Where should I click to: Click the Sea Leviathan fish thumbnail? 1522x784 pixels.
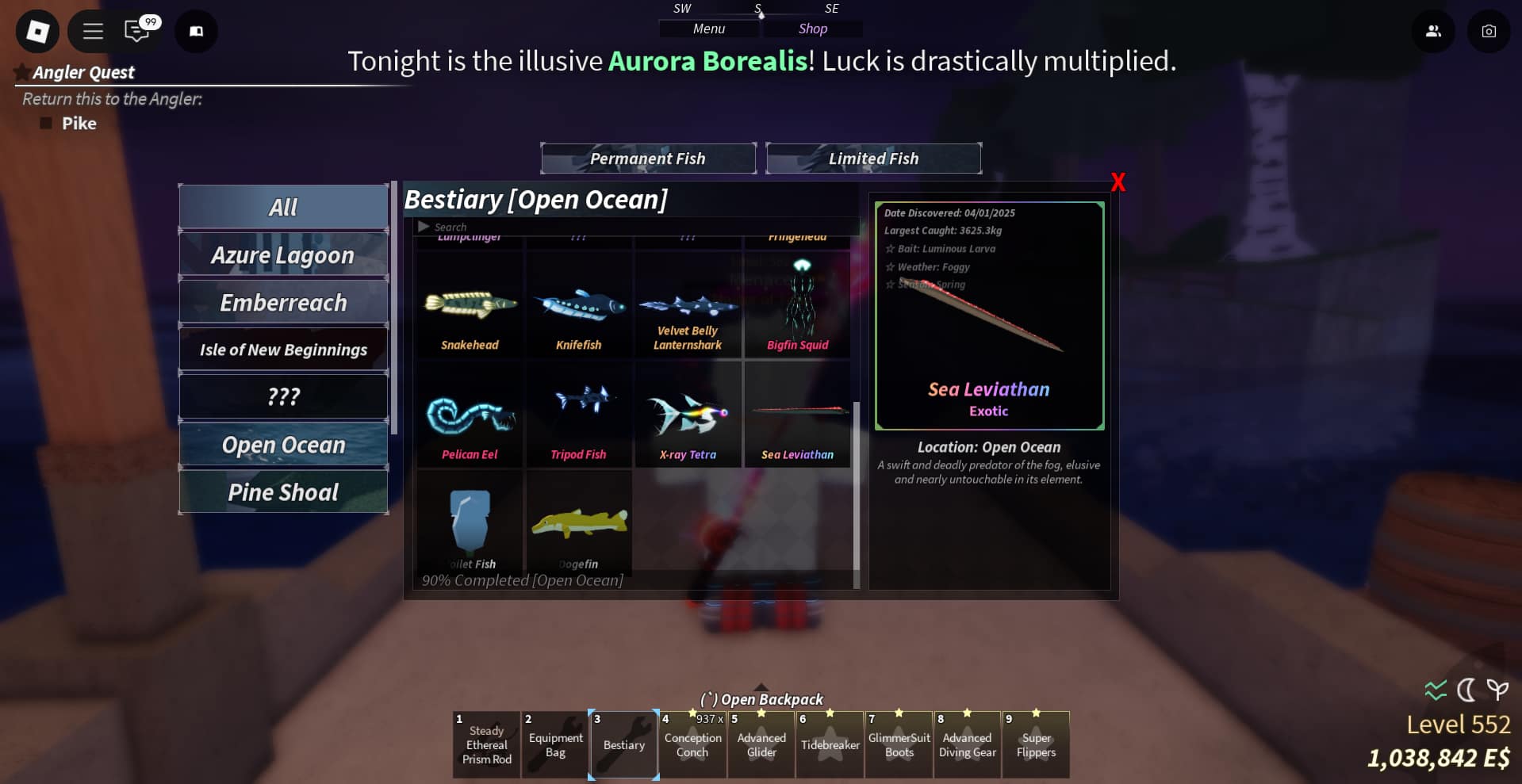tap(796, 412)
